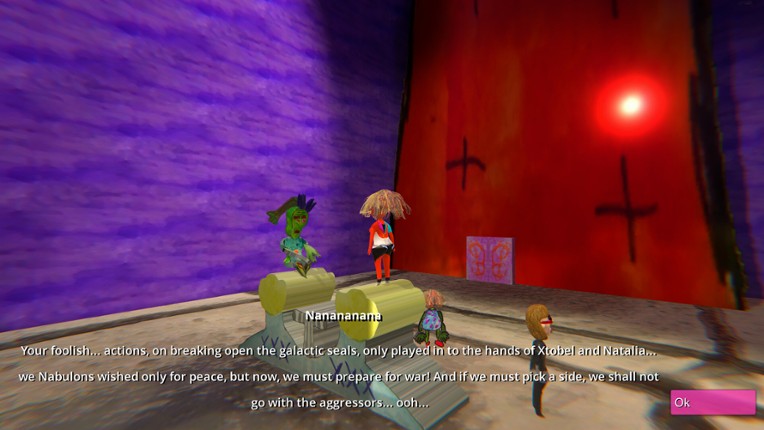Confirm the dialogue with the Ok button
Image resolution: width=764 pixels, height=430 pixels.
click(712, 402)
